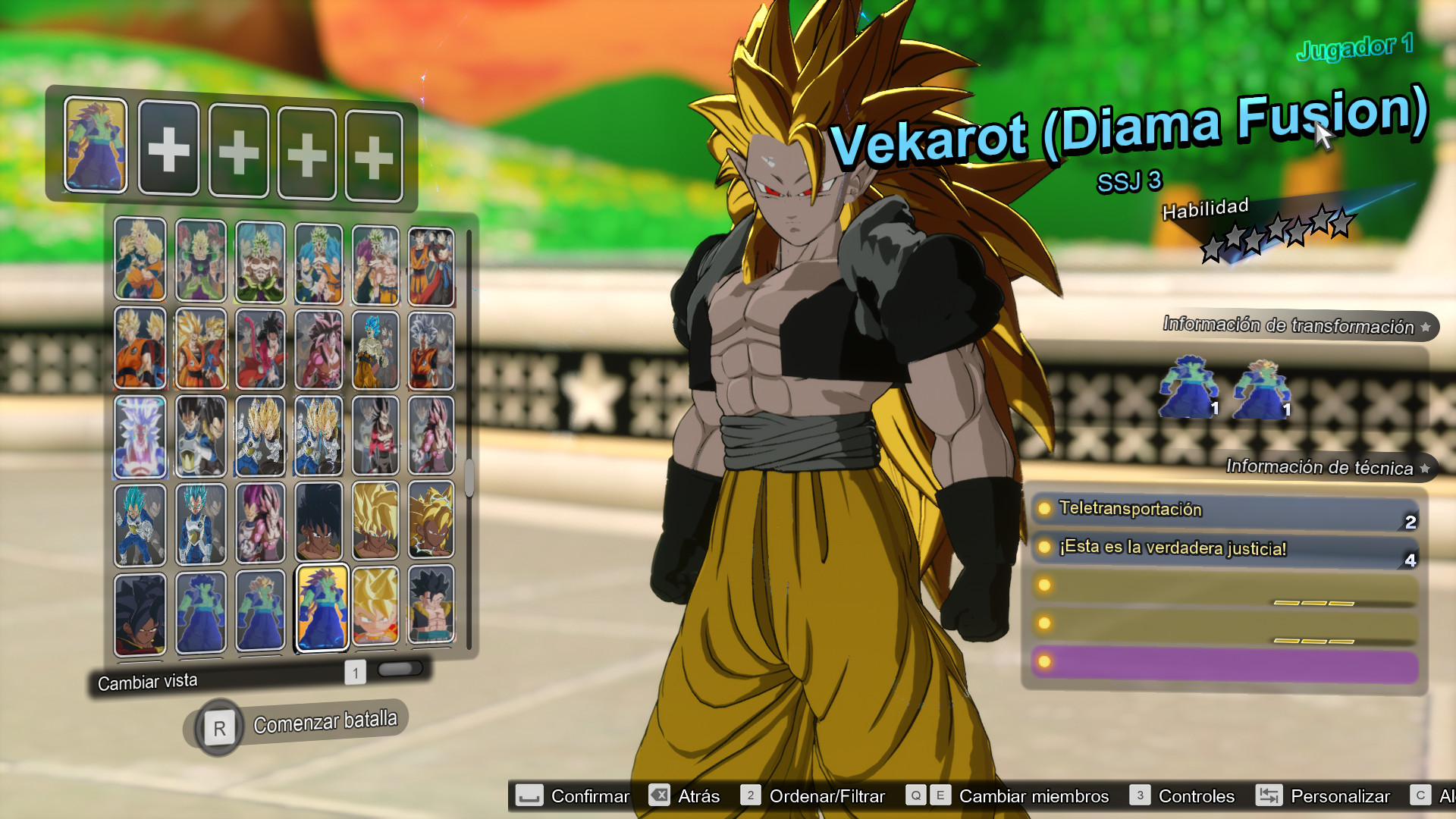Click the R button icon near Comenzar batalla
This screenshot has height=819, width=1456.
[218, 726]
